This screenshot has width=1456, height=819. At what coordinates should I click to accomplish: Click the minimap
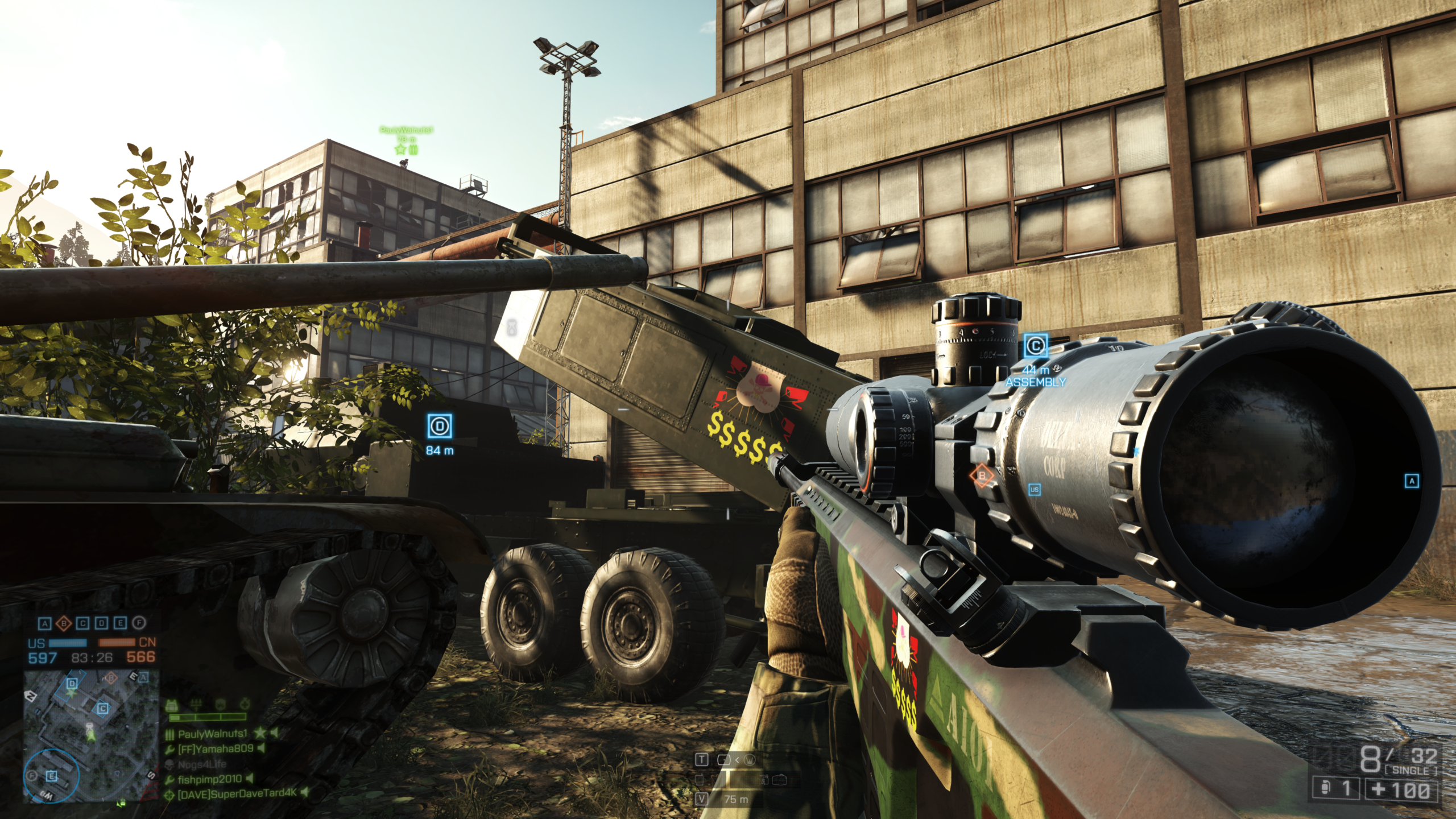click(91, 737)
